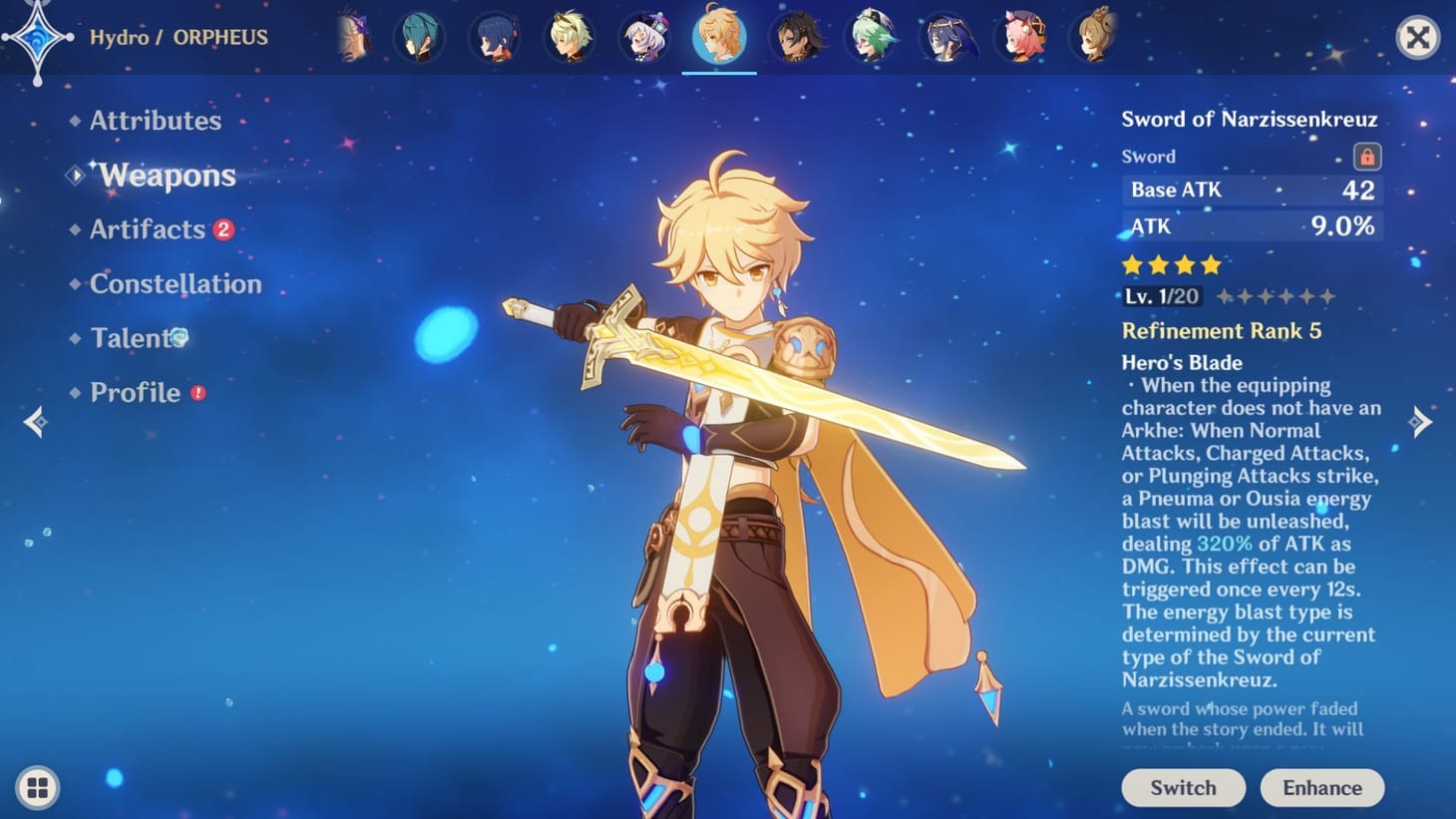1456x819 pixels.
Task: View the Constellation section
Action: pos(176,283)
